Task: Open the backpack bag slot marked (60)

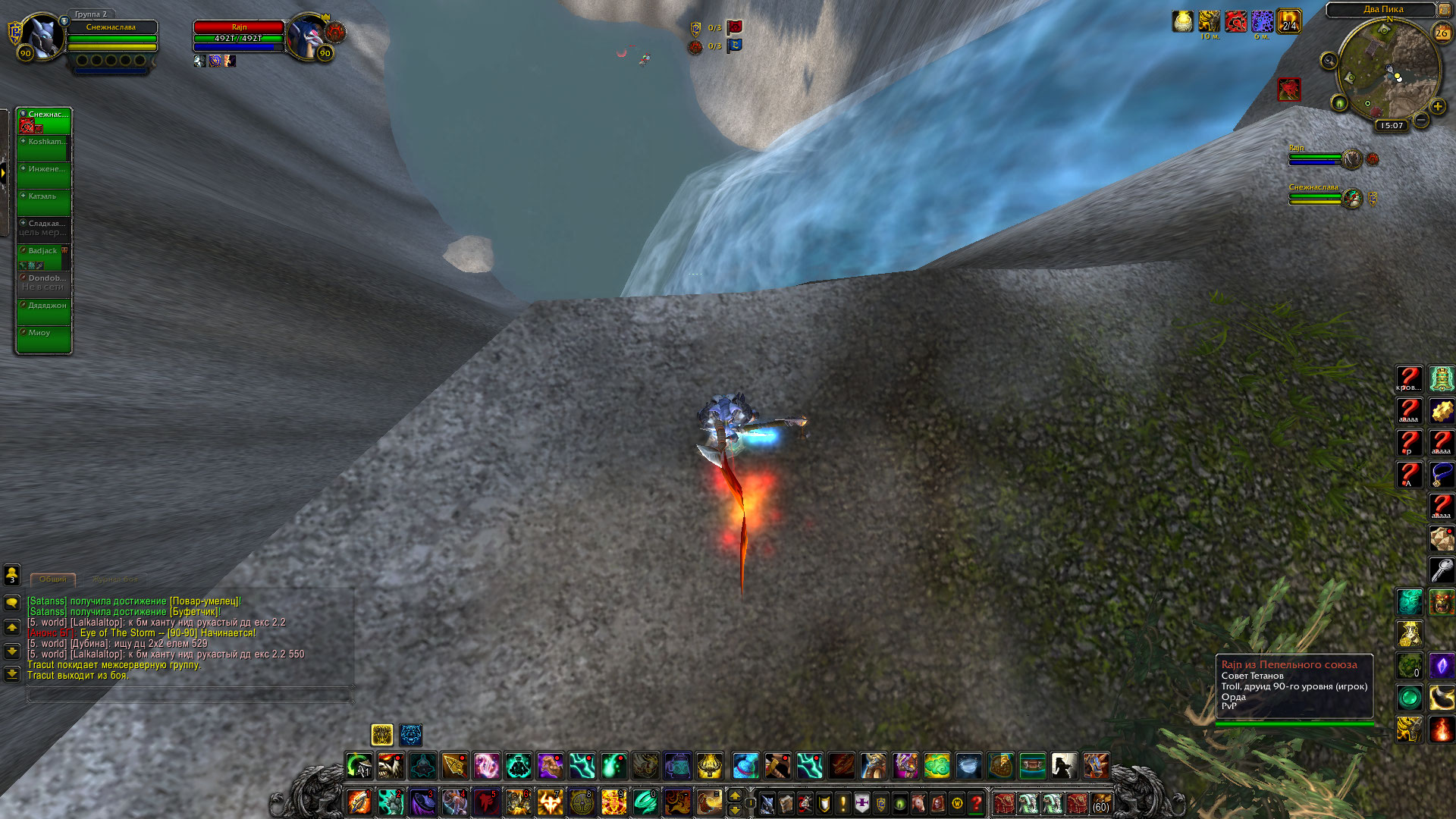Action: (1100, 802)
